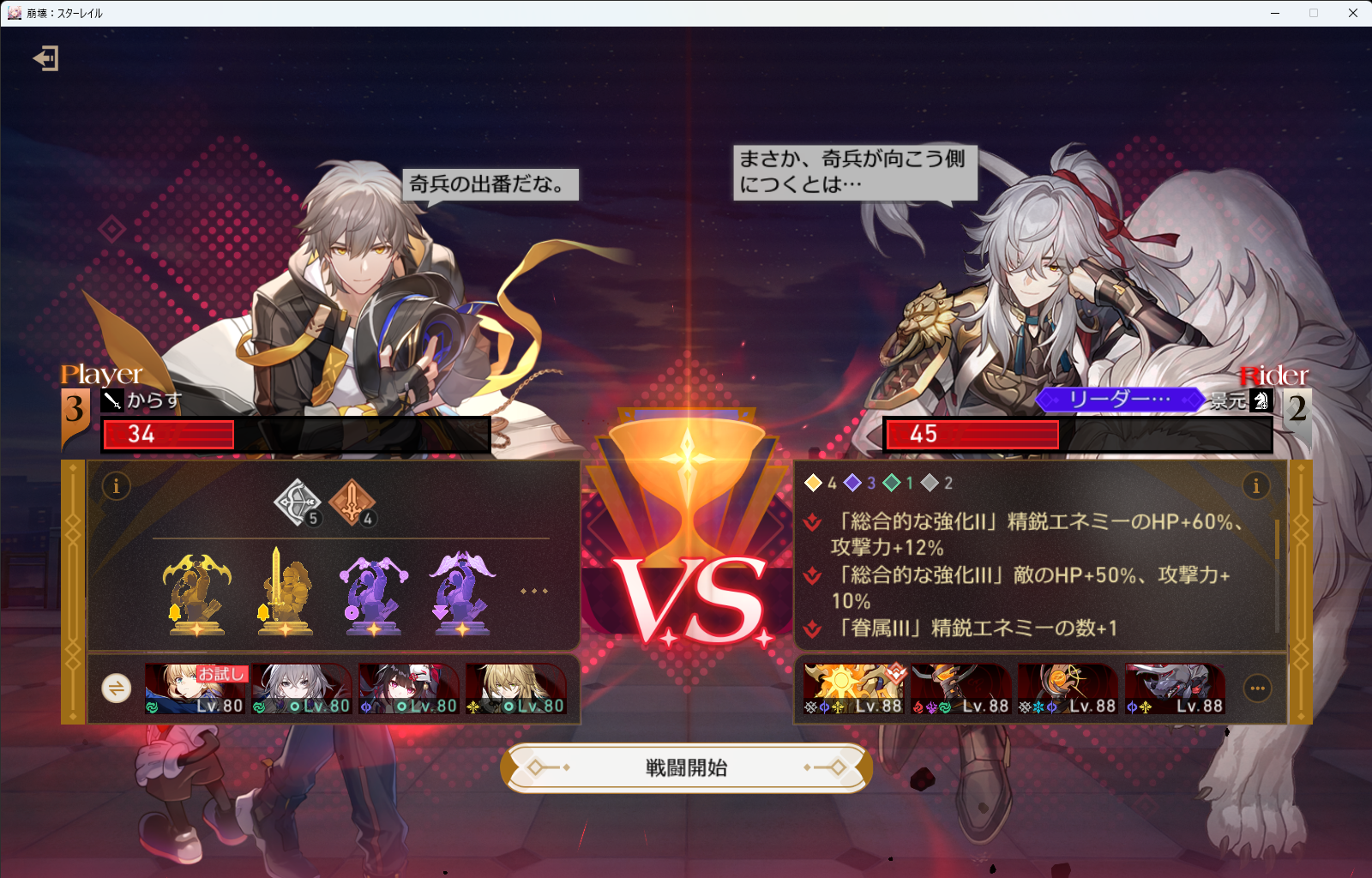Viewport: 1372px width, 878px height.
Task: Select the お試し trial character portrait
Action: pos(196,689)
